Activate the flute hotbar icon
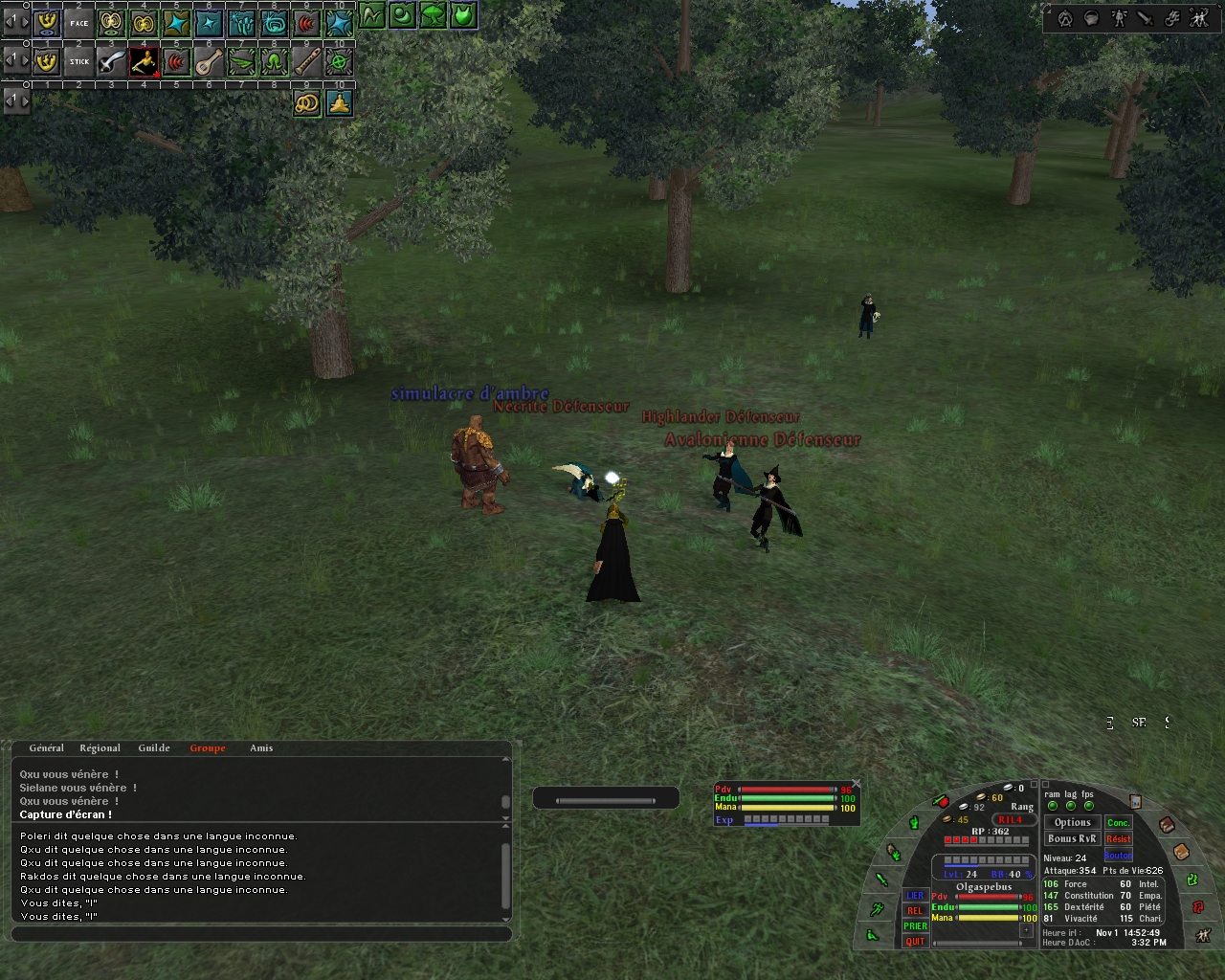Viewport: 1225px width, 980px height. pos(307,62)
